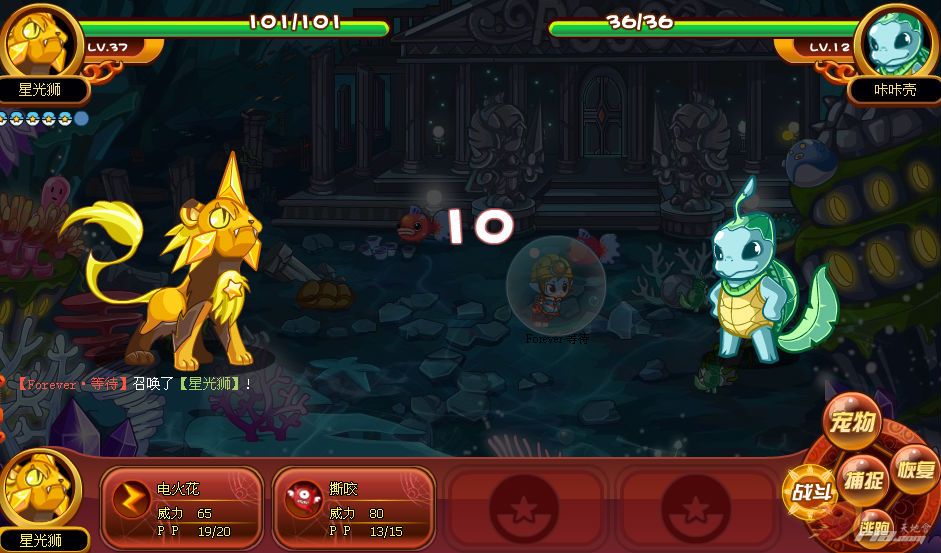
Task: Choose the 捕捉 capture option
Action: [862, 481]
